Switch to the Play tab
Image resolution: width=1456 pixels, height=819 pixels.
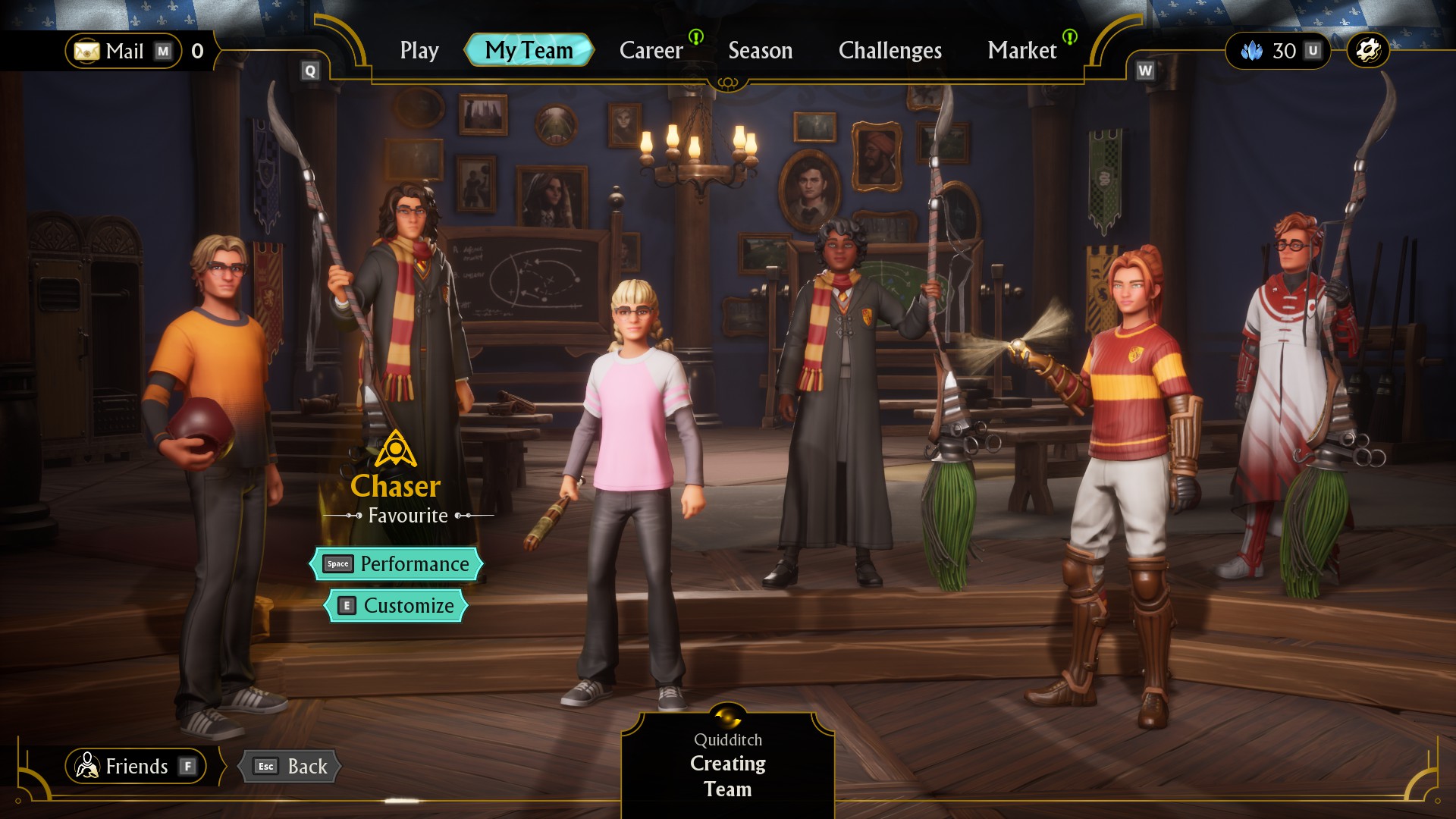419,51
